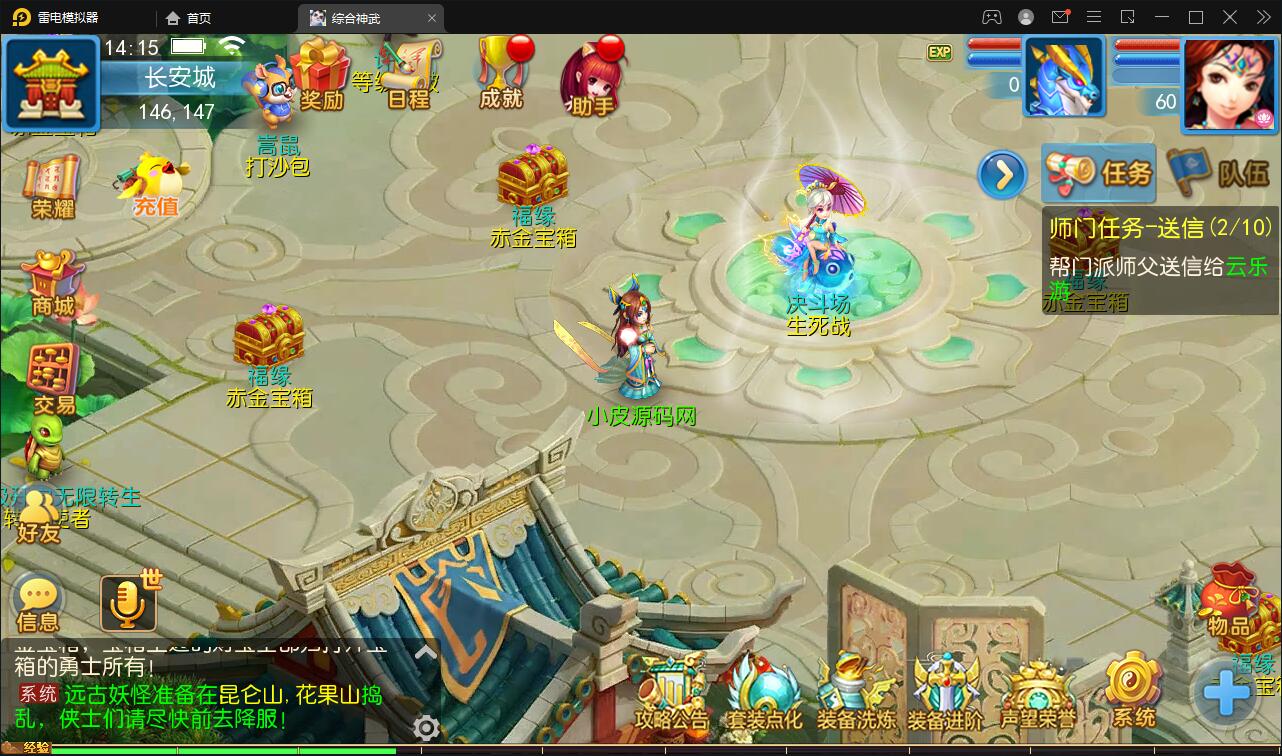Open the 装备进阶 equipment advancement panel
Viewport: 1282px width, 756px height.
coord(945,690)
